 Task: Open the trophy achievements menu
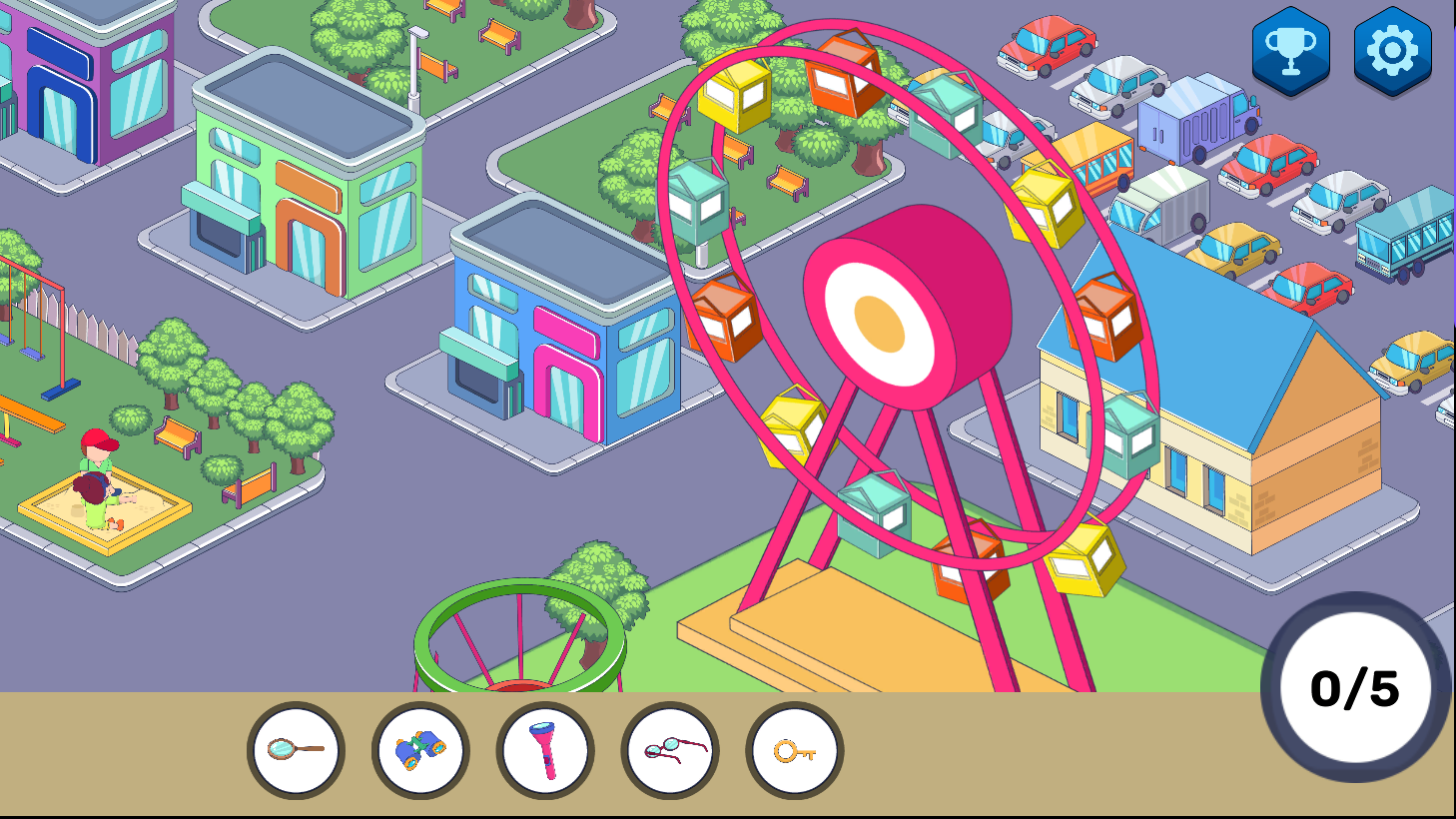(x=1288, y=48)
